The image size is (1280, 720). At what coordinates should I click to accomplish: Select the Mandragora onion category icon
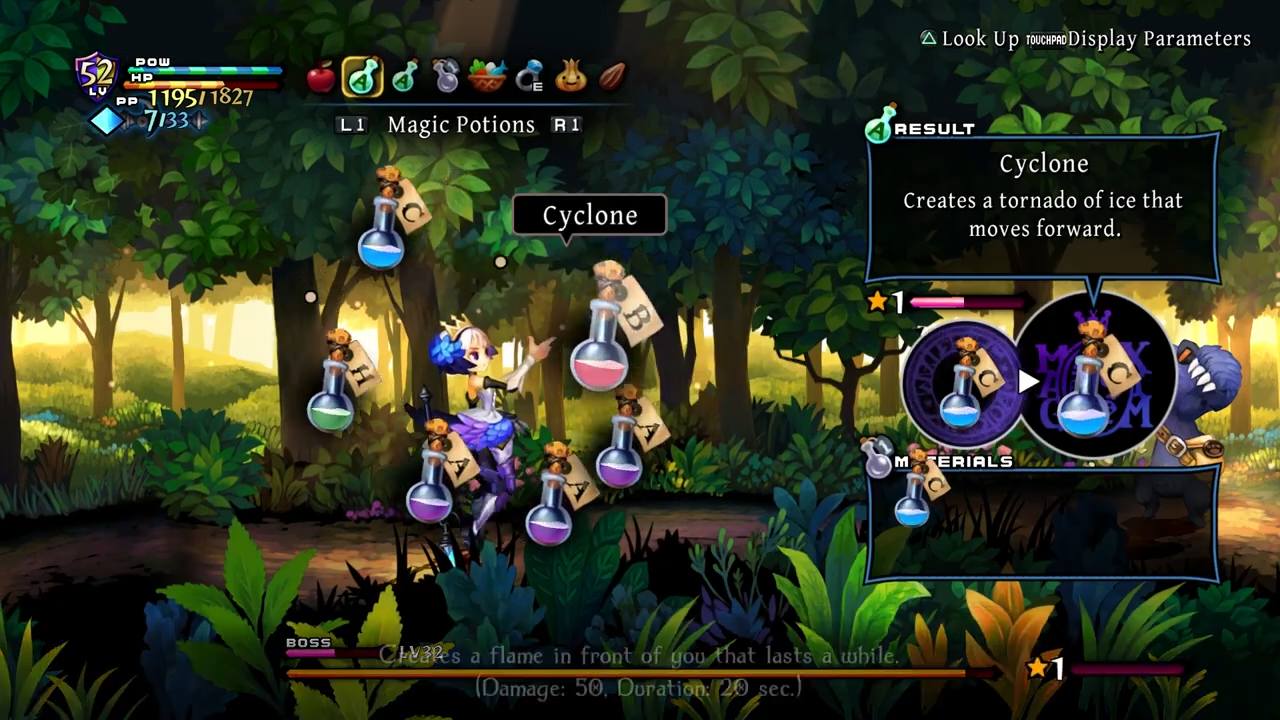pos(570,76)
